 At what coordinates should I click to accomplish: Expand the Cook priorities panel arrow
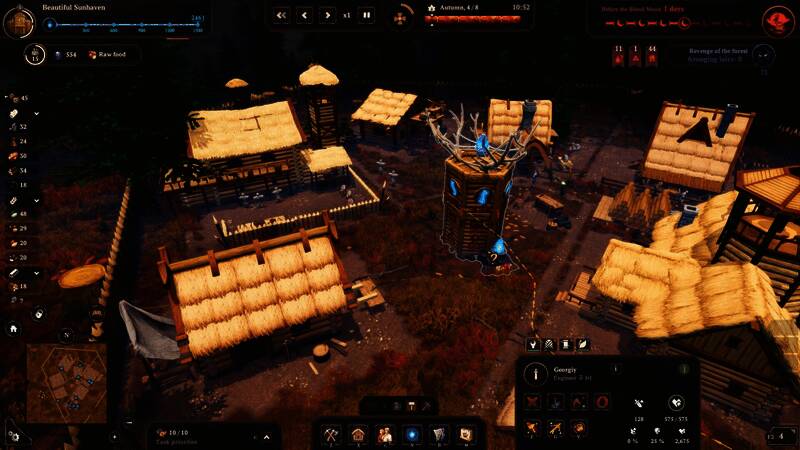pos(266,437)
